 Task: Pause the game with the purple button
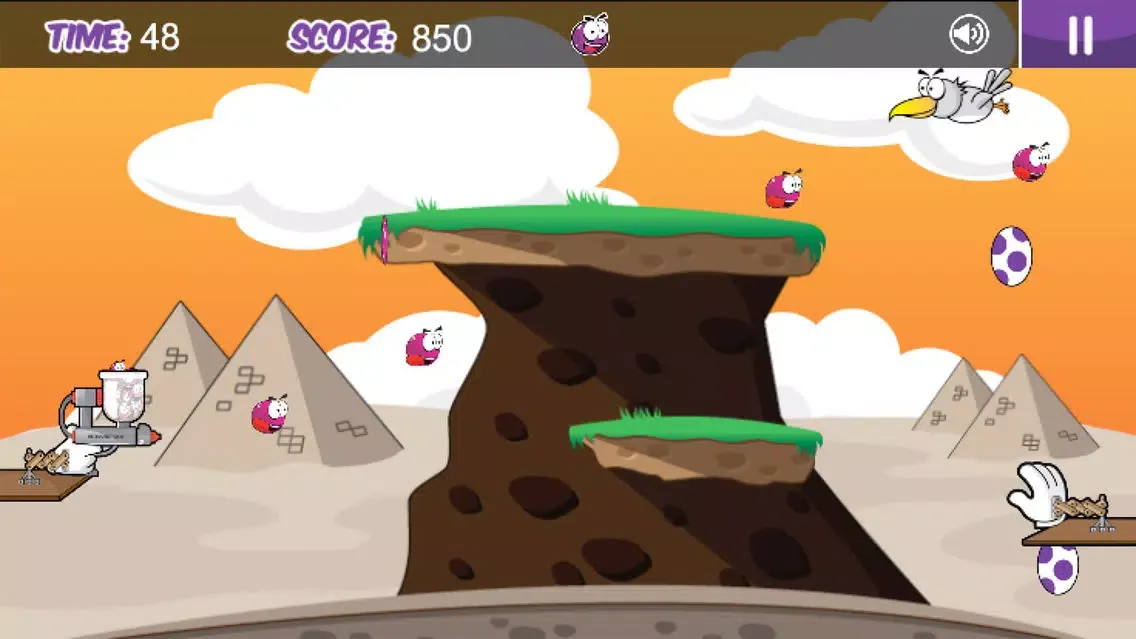(x=1079, y=34)
